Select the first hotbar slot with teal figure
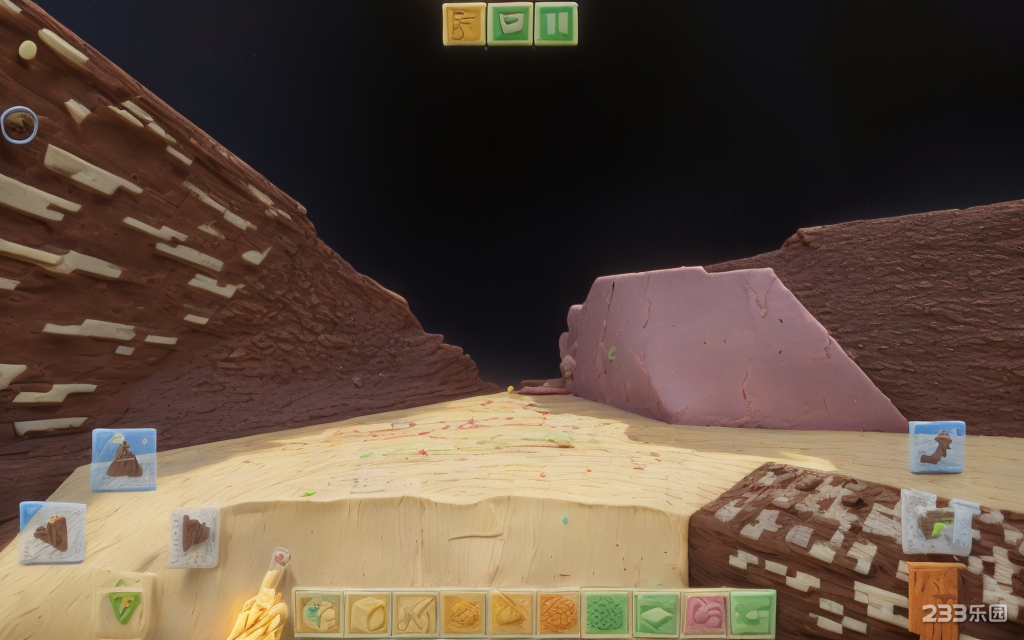 [318, 613]
